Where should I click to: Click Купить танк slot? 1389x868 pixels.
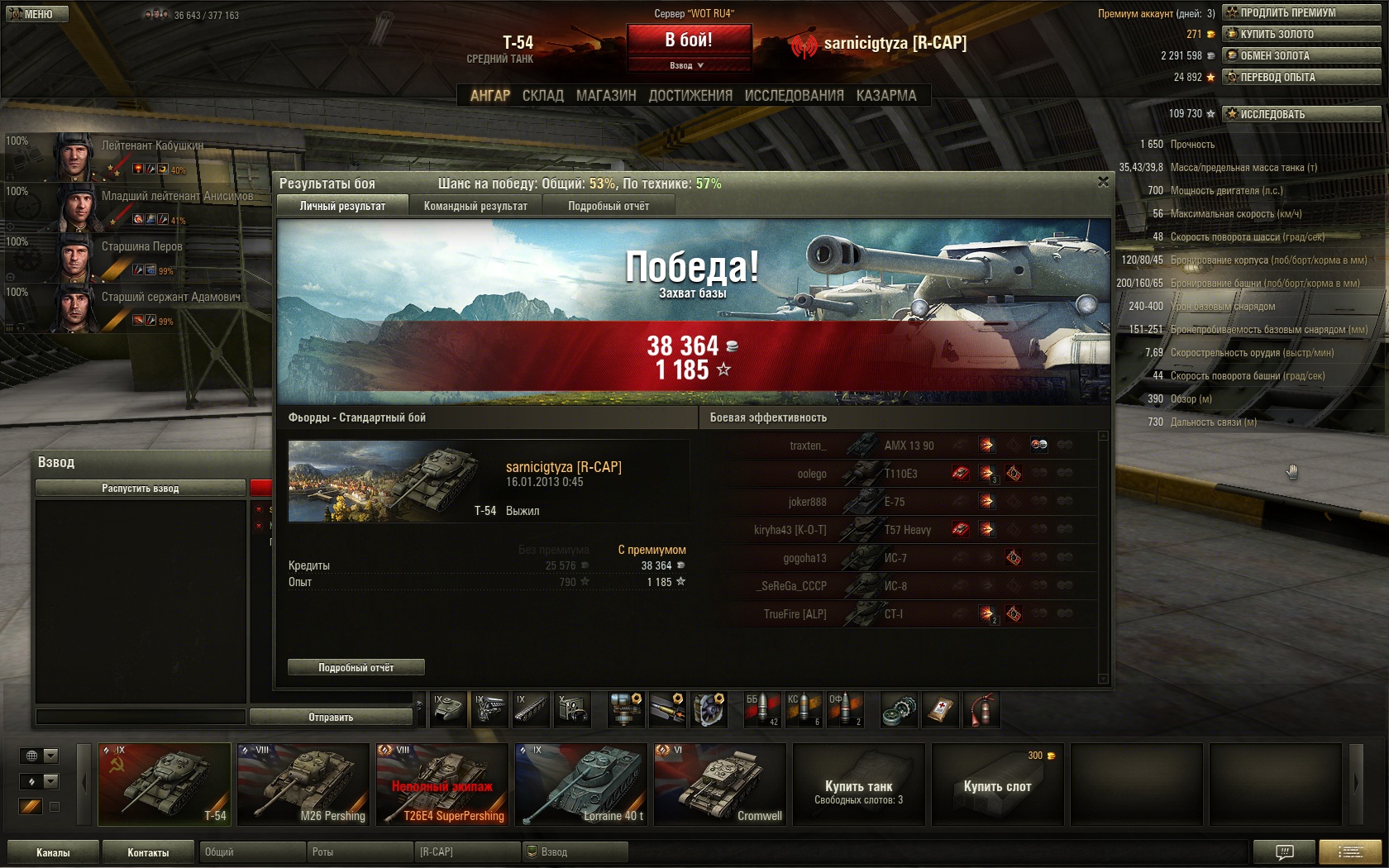[x=858, y=784]
